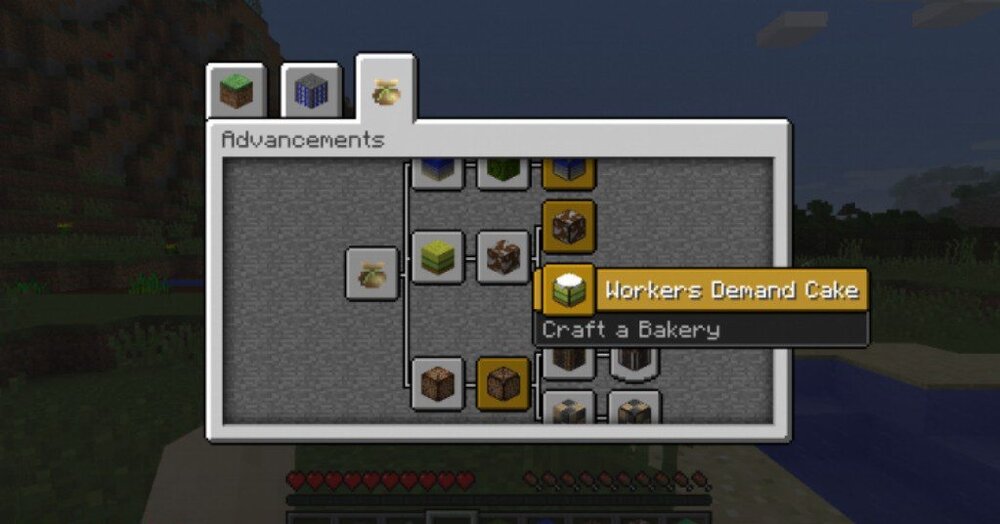Select the gold-framed brown block in the bottom row
Screen dimensions: 1000x524
coord(503,383)
